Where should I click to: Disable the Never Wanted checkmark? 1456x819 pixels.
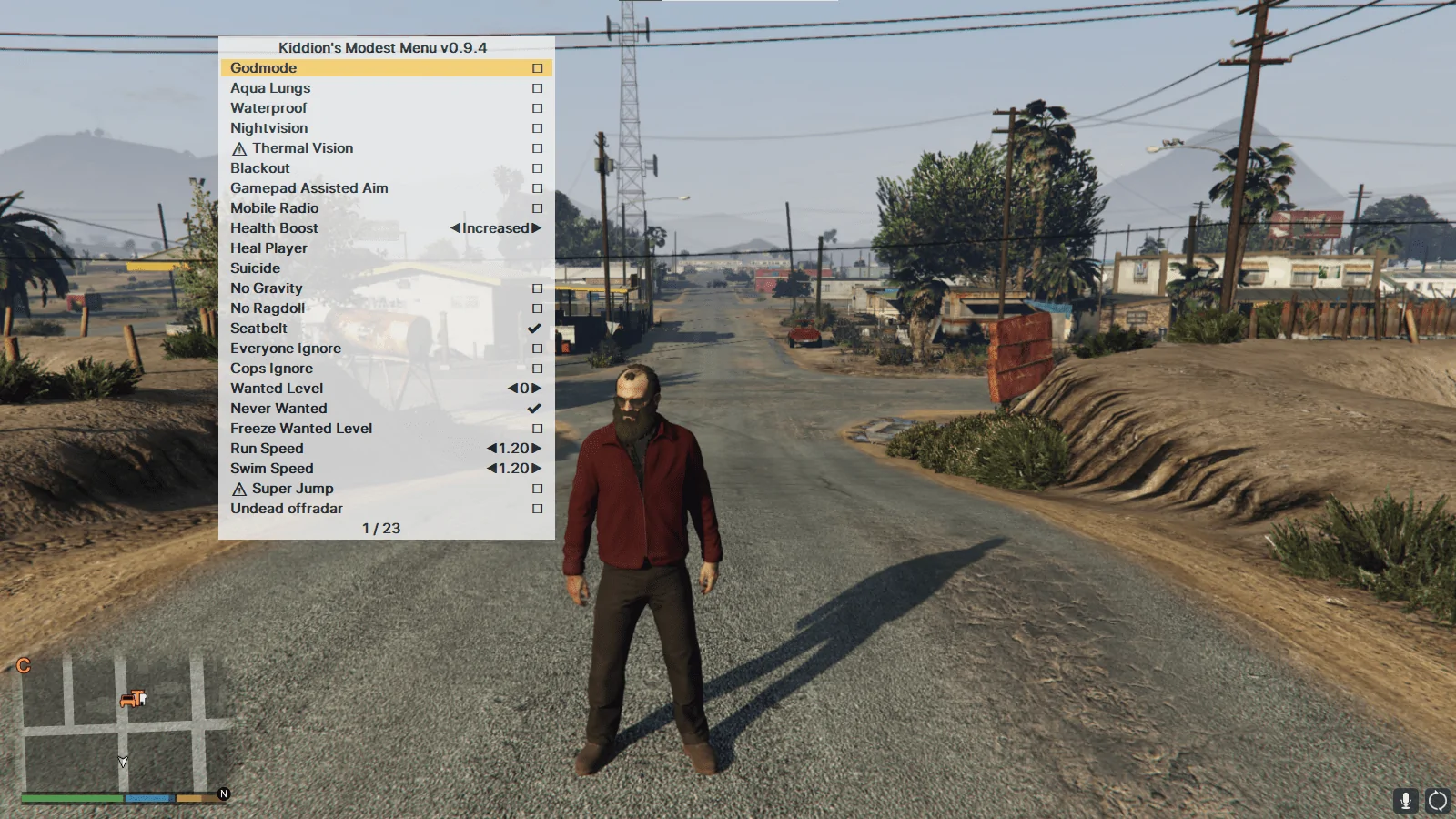pos(535,409)
